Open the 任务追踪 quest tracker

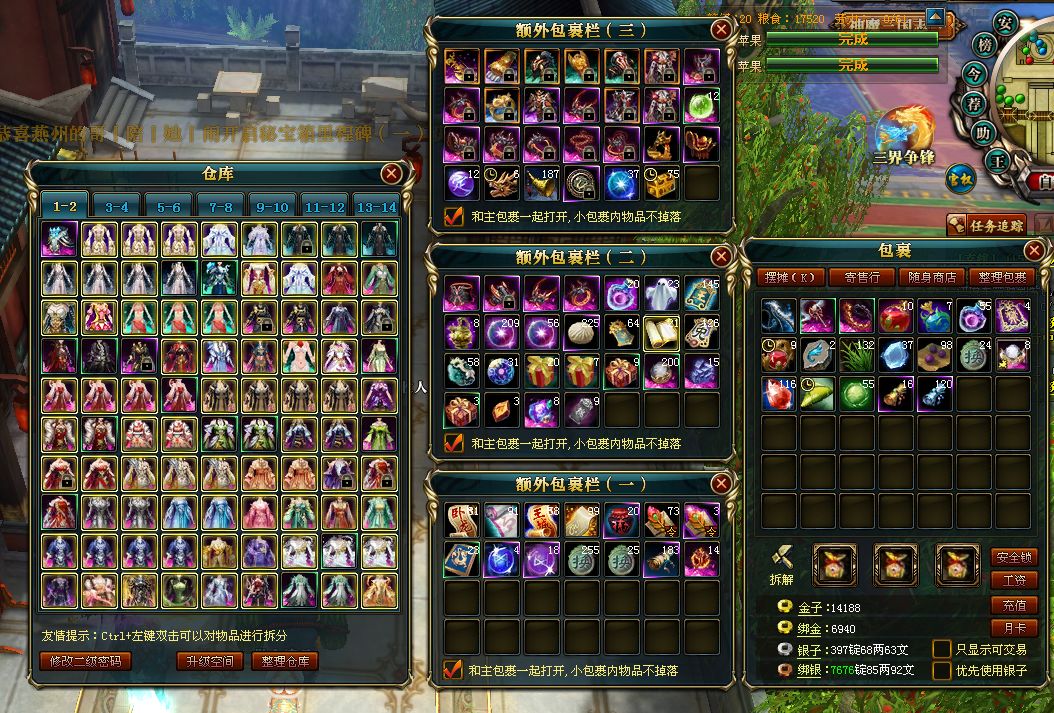pyautogui.click(x=985, y=225)
